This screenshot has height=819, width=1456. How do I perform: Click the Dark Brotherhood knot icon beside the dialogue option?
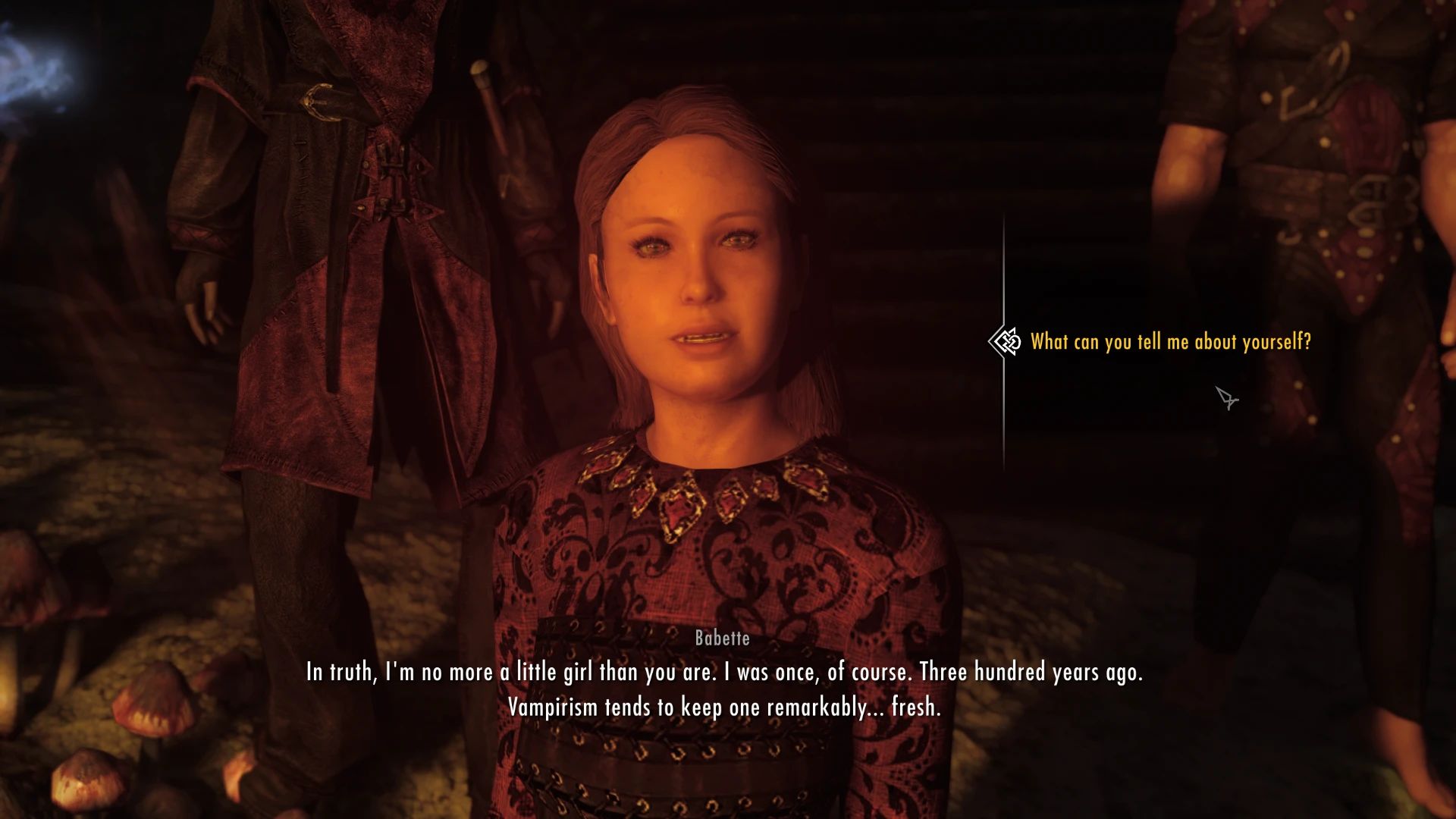(1009, 342)
